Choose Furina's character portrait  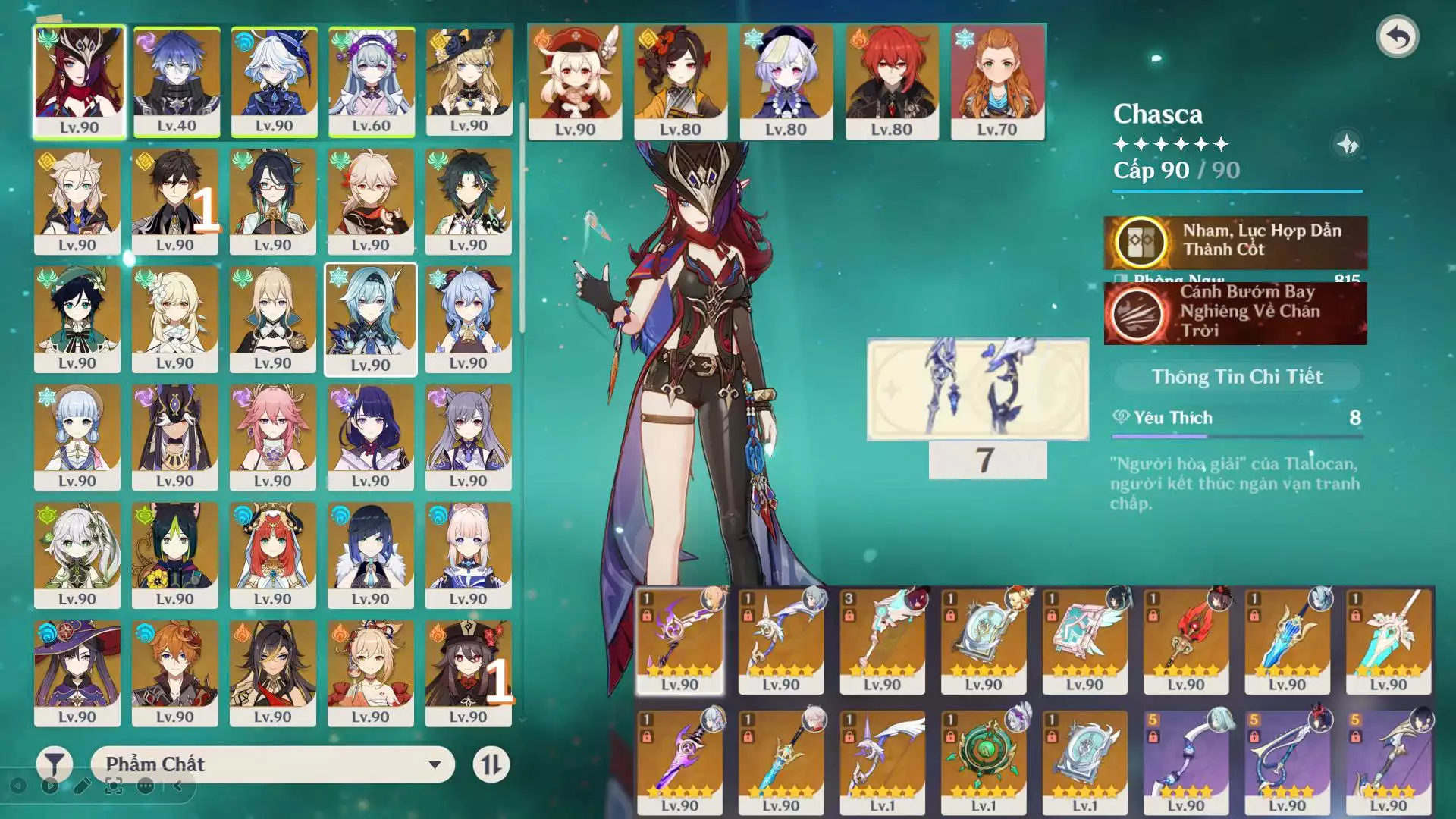(x=274, y=82)
